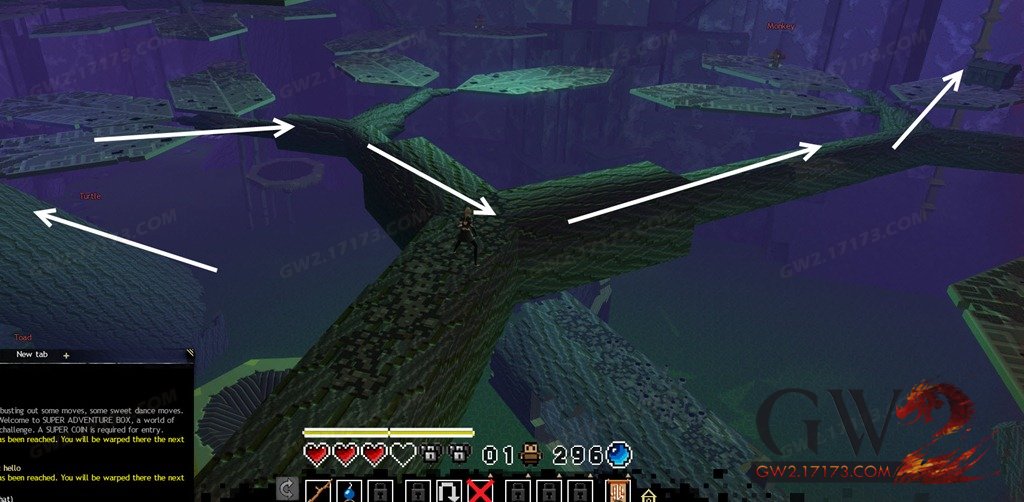The height and width of the screenshot is (502, 1024).
Task: Click the red X skill slot
Action: [x=482, y=491]
